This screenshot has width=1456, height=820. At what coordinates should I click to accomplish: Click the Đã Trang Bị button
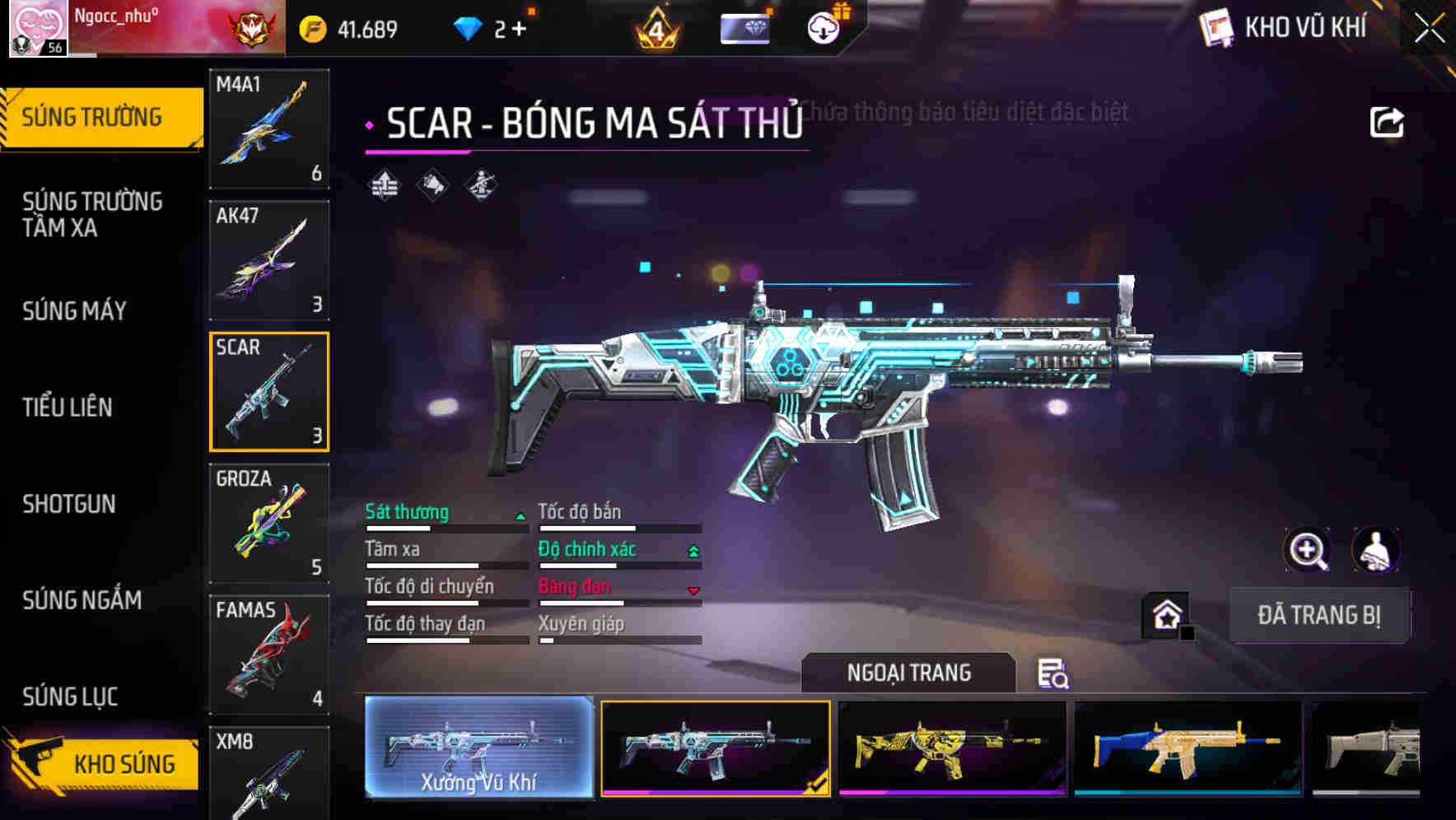click(x=1318, y=615)
